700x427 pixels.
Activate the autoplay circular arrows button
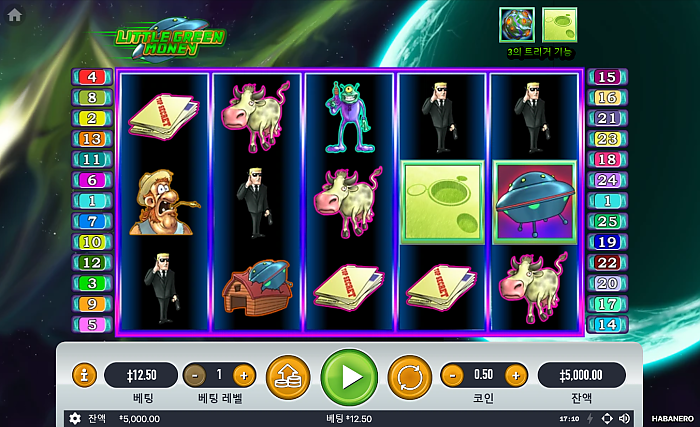point(409,376)
